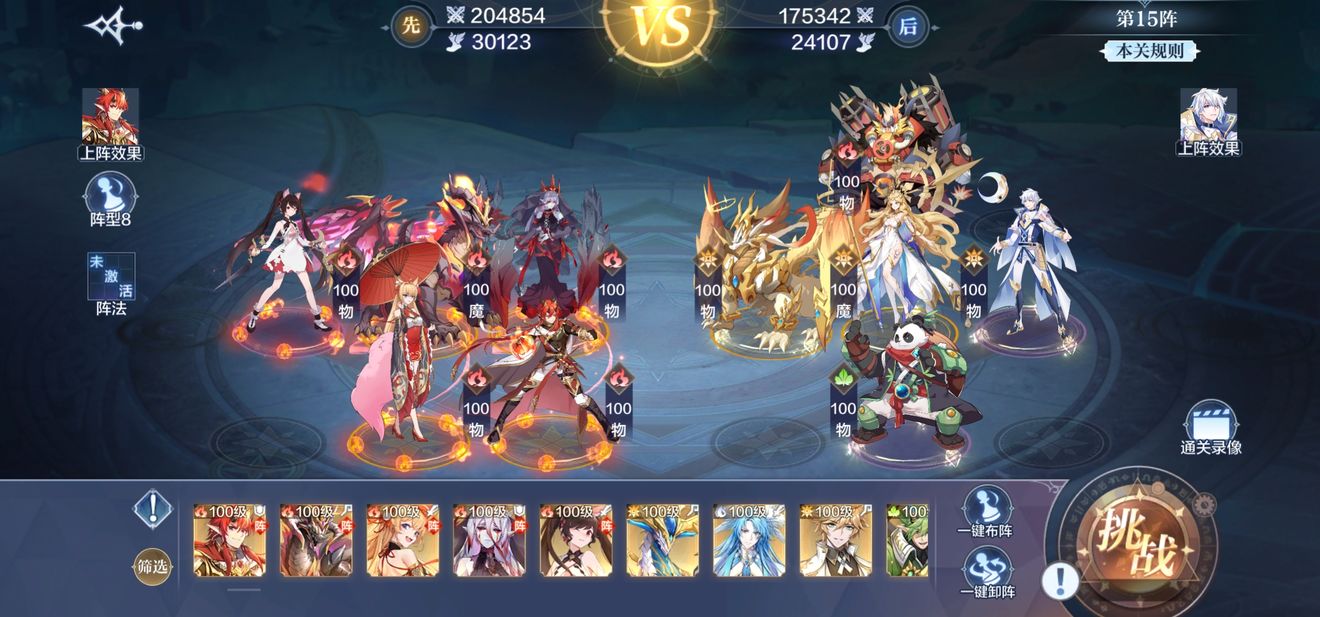Tap the exclamation icon beside 挑战
Image resolution: width=1320 pixels, height=617 pixels.
1060,580
